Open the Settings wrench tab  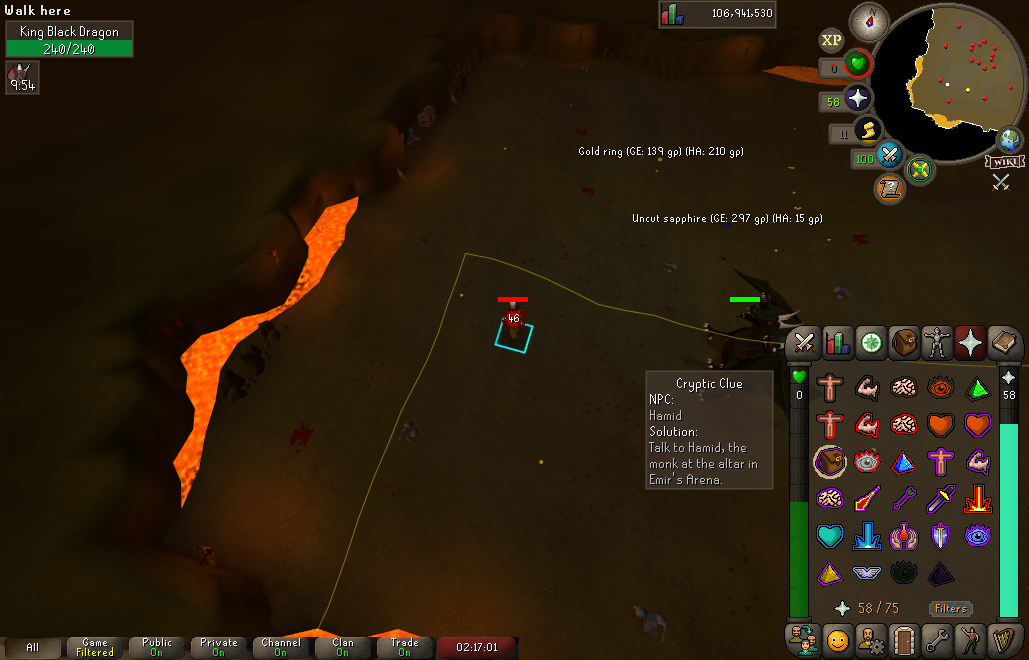[x=937, y=638]
